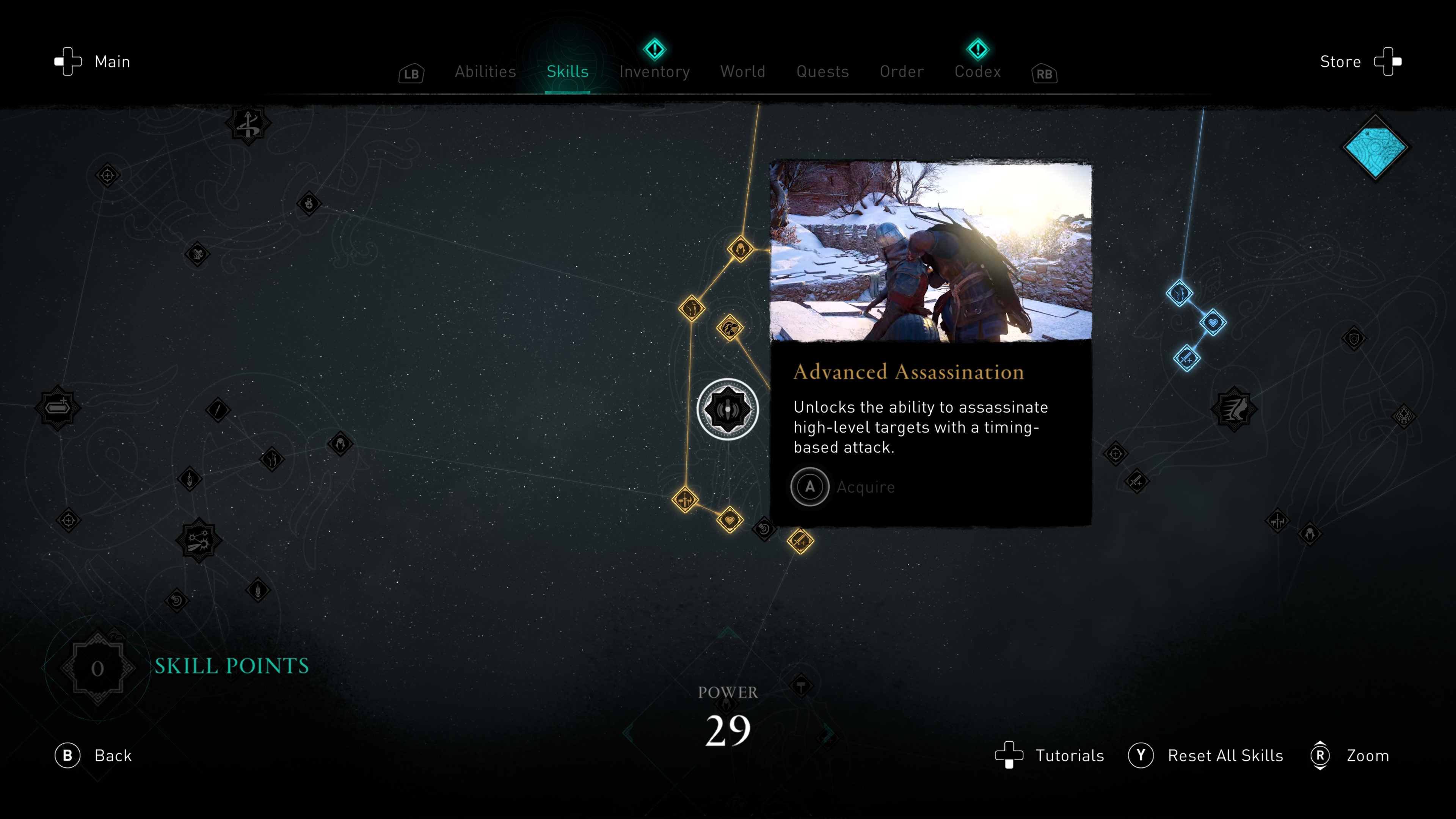Screen dimensions: 1456x819
Task: Show the Quests tab
Action: 822,72
